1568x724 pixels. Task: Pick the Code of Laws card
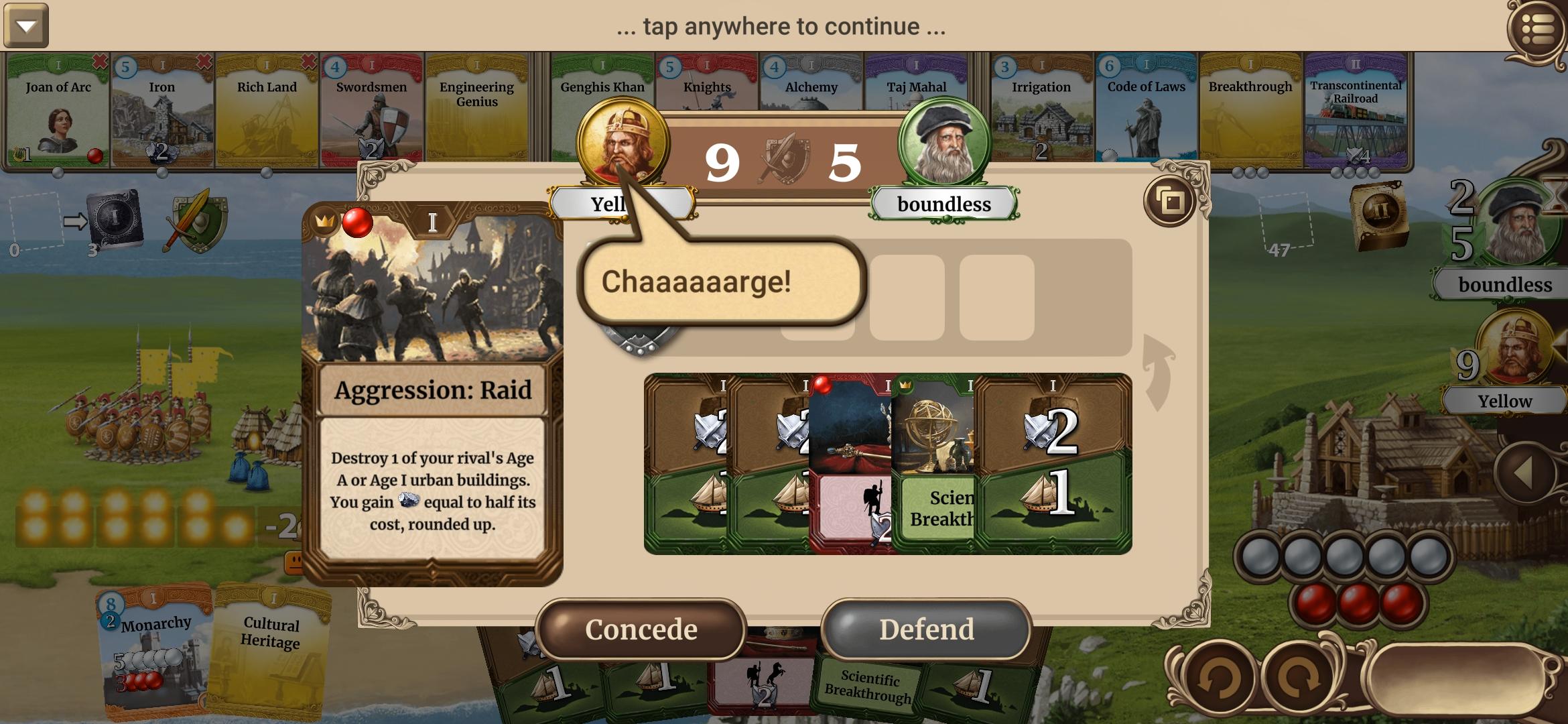click(1146, 111)
